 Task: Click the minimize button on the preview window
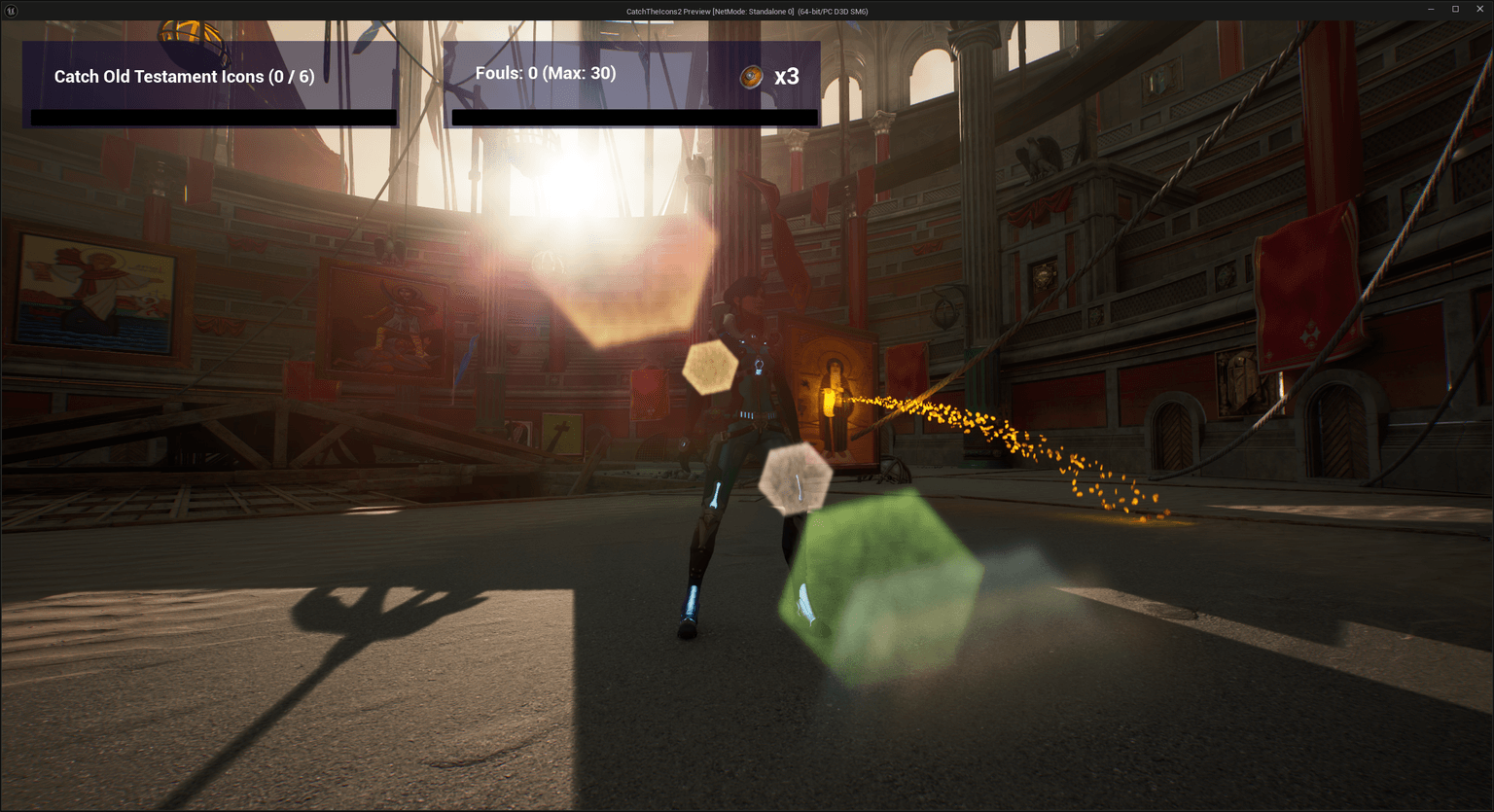(x=1430, y=9)
